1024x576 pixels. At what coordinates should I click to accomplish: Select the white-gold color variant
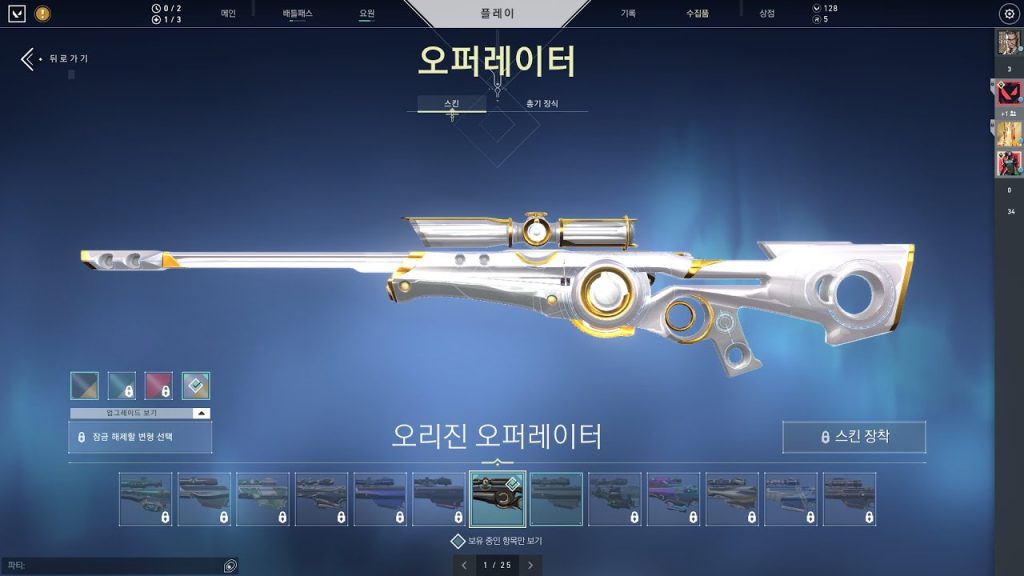[196, 386]
